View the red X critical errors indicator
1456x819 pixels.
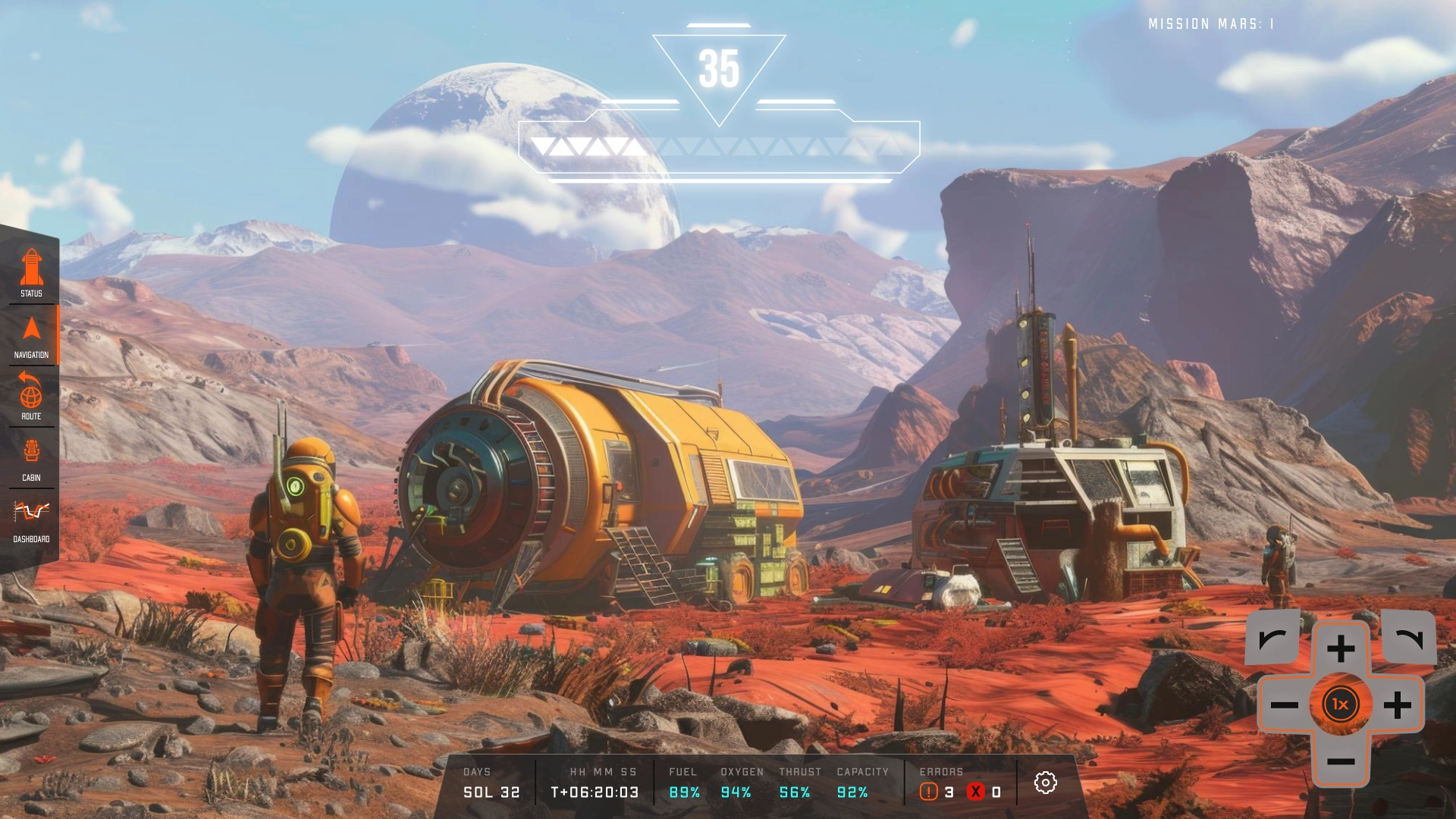click(x=976, y=792)
